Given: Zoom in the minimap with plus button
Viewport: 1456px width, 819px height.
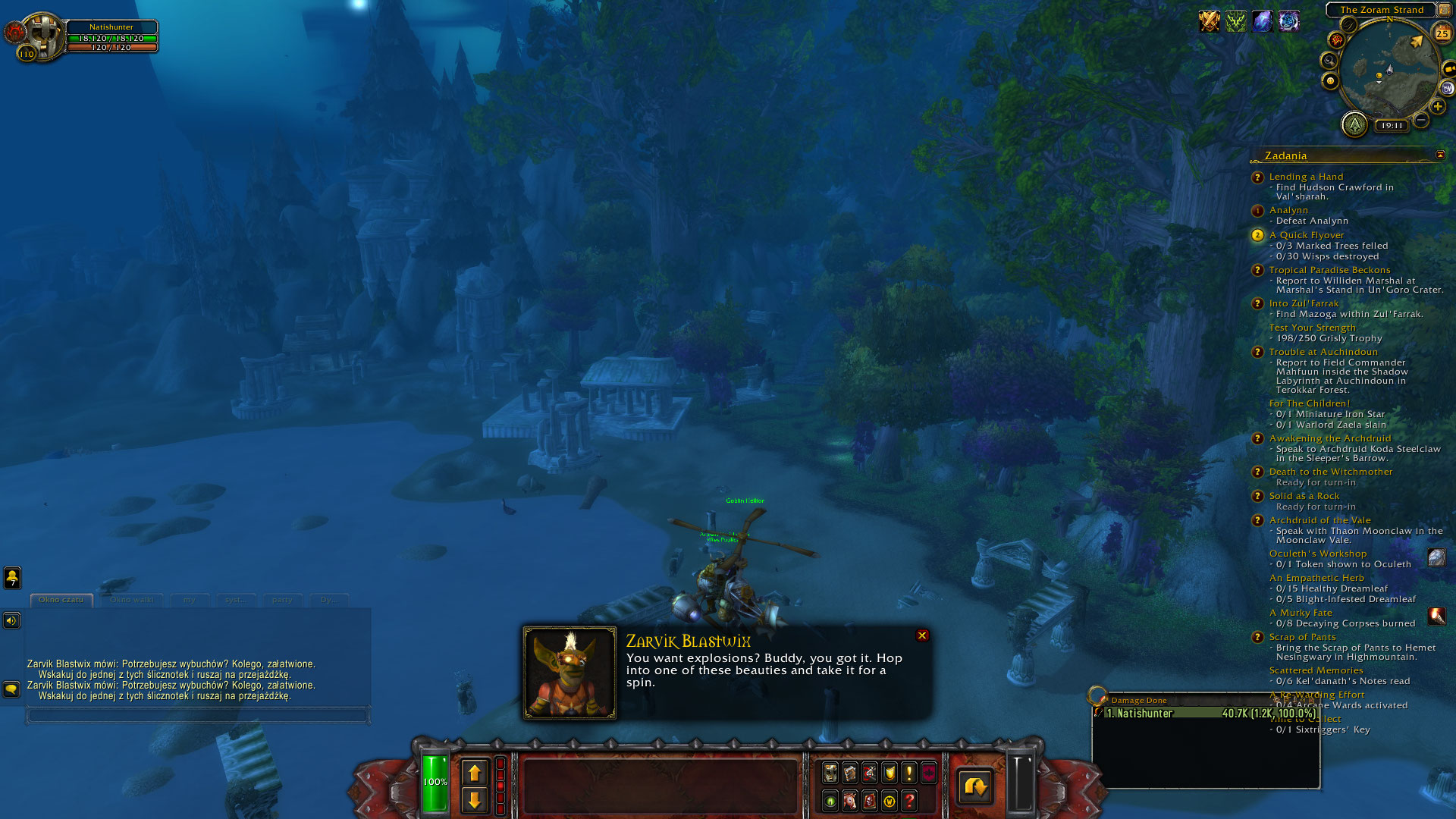Looking at the screenshot, I should pyautogui.click(x=1438, y=106).
